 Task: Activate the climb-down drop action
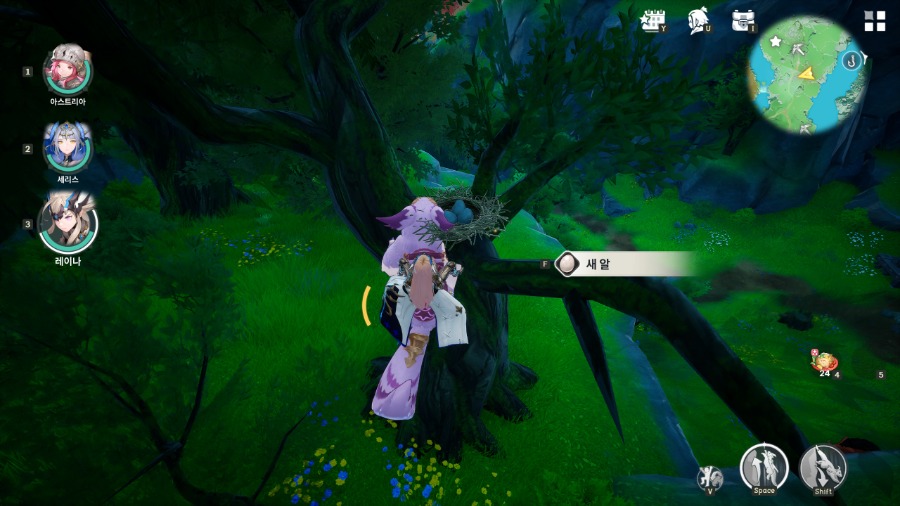(x=823, y=467)
